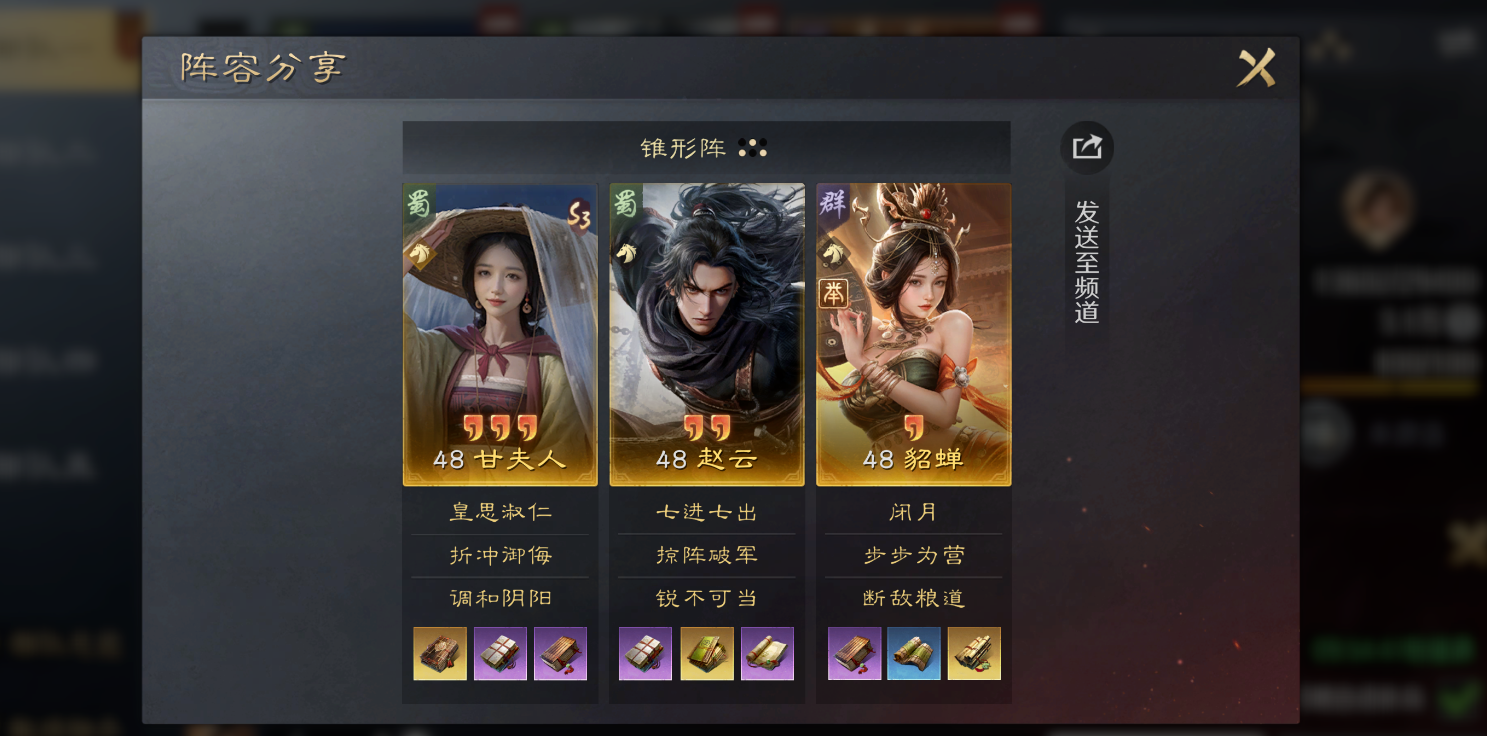Click the golden book item icon under 赵云
The width and height of the screenshot is (1487, 736).
pyautogui.click(x=708, y=653)
